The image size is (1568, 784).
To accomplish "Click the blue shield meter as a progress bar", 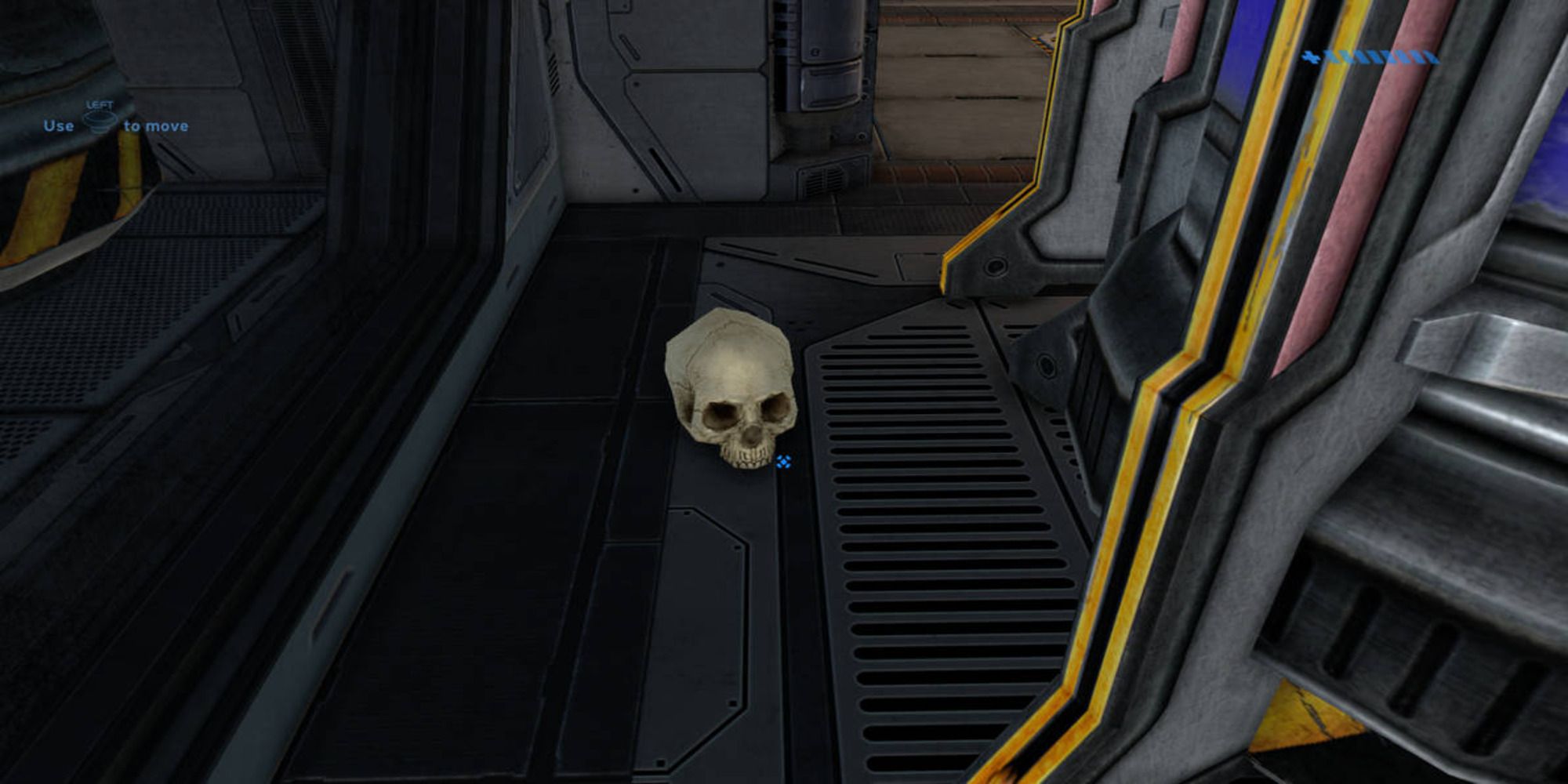I will pyautogui.click(x=1381, y=57).
